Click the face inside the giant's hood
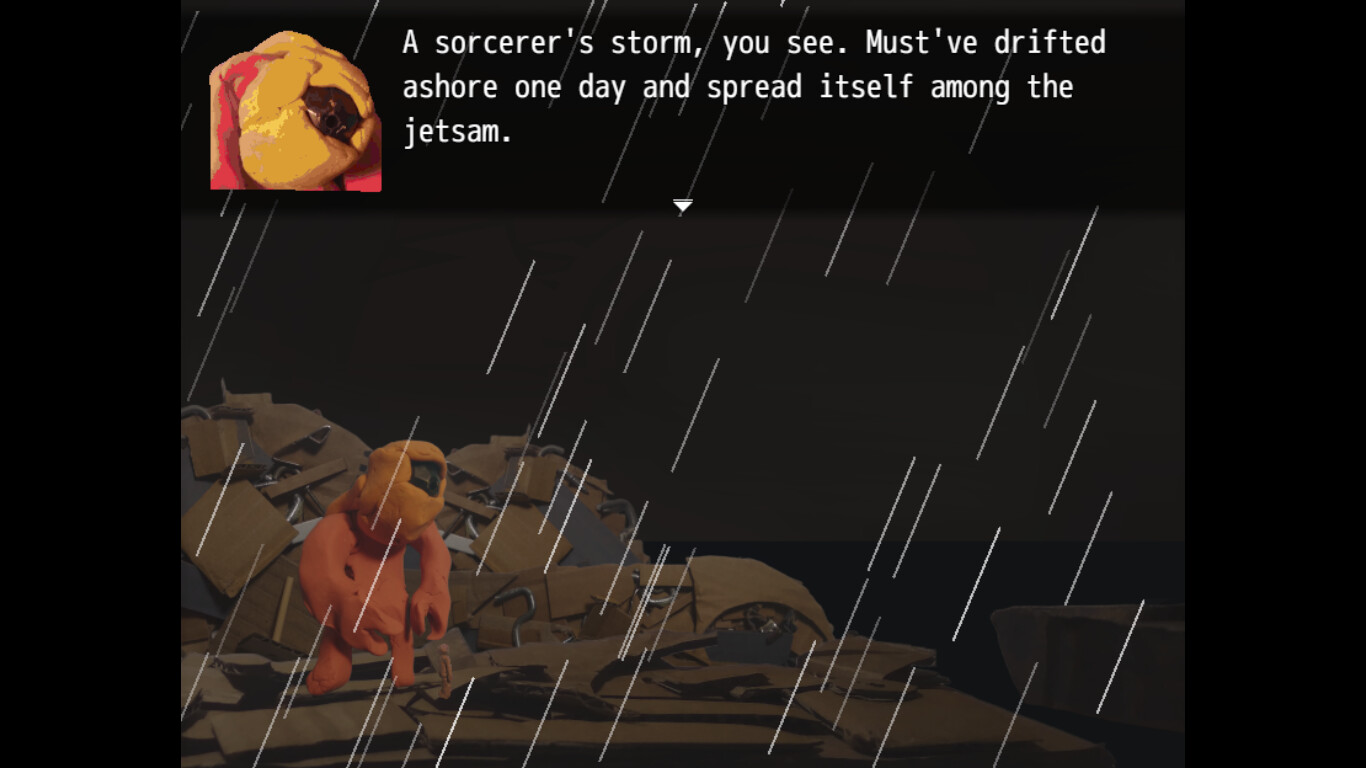 (424, 475)
